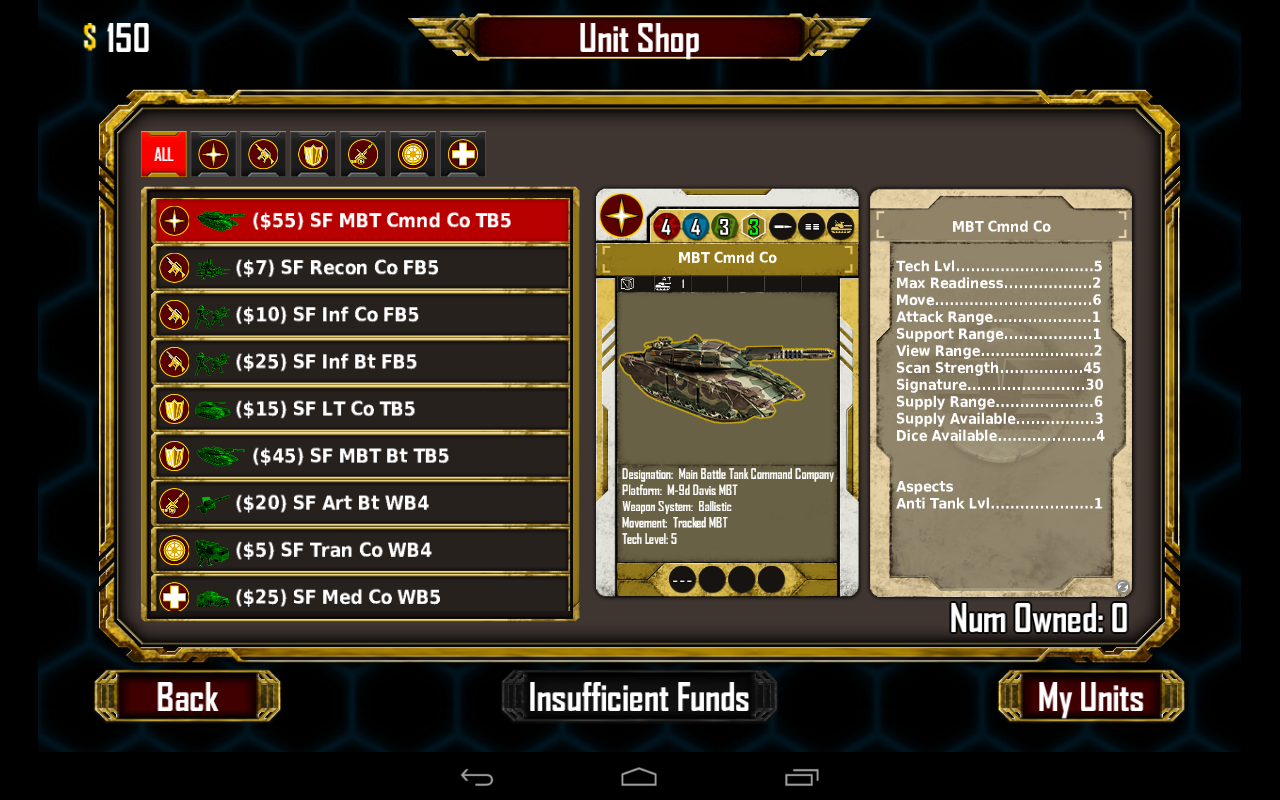Switch to the selected MBT Cmnd Co tab
This screenshot has height=800, width=1280.
pyautogui.click(x=727, y=257)
